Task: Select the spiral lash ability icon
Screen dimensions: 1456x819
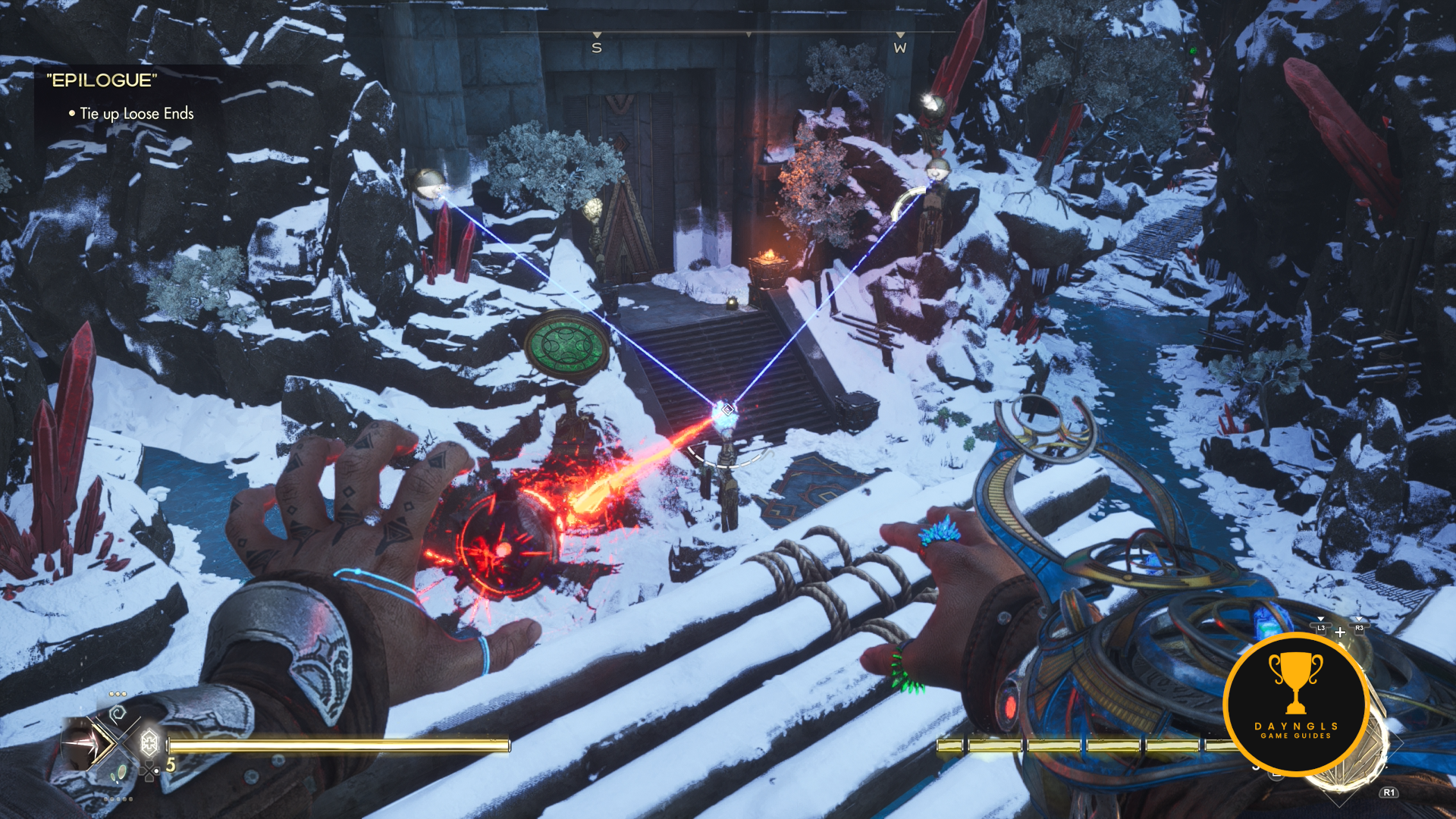Action: (118, 713)
